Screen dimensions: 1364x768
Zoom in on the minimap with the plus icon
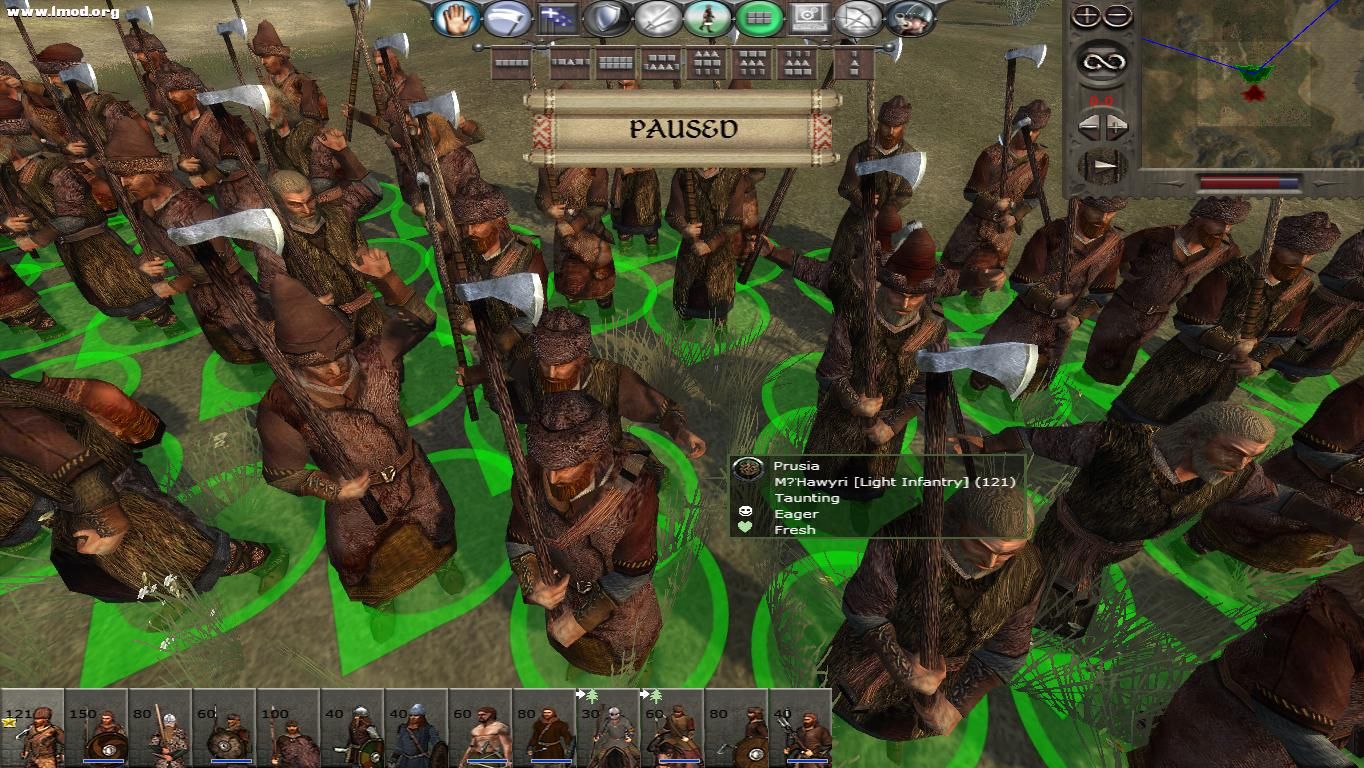[1087, 16]
